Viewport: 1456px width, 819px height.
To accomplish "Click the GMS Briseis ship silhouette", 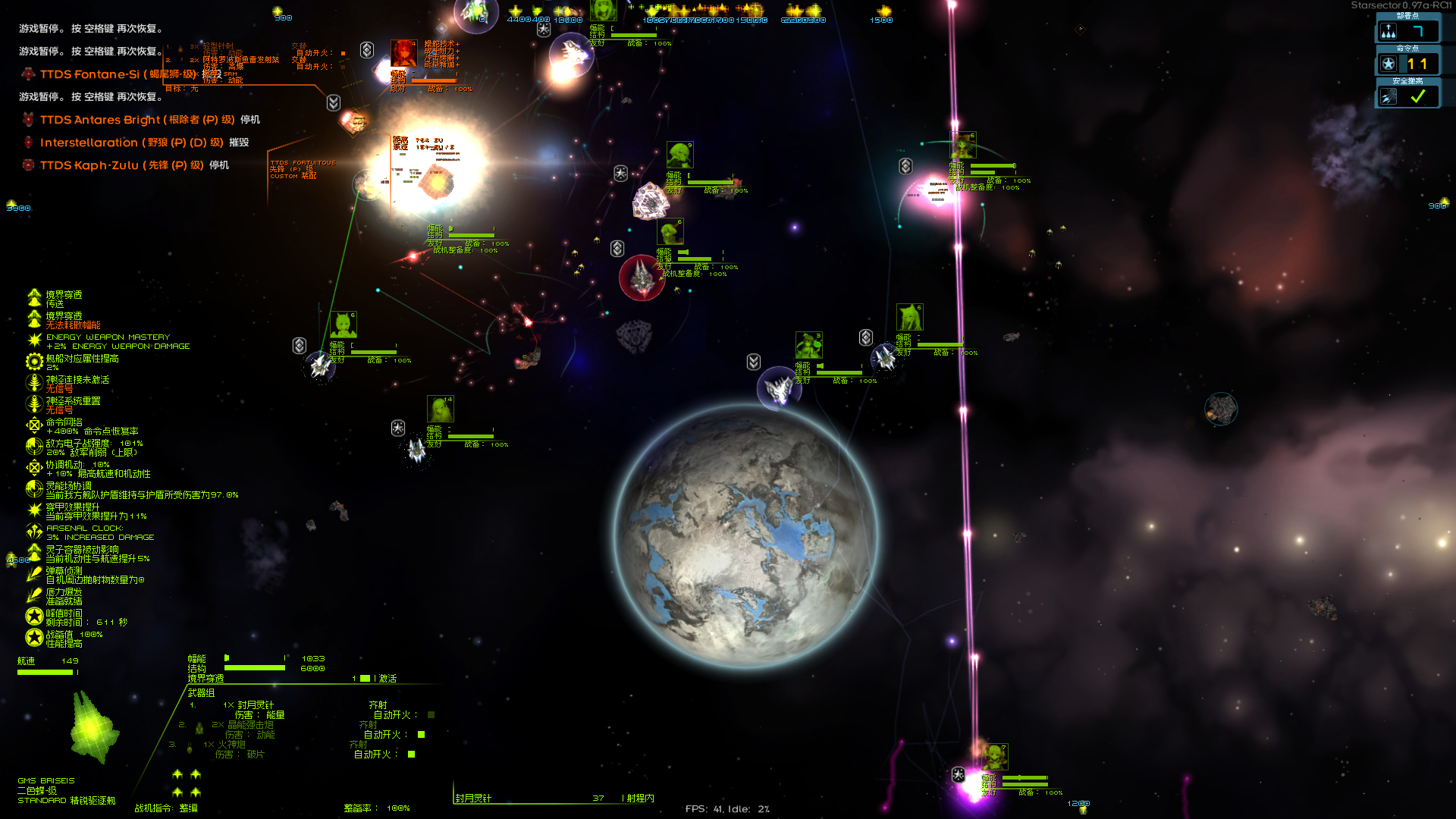I will pos(94,728).
